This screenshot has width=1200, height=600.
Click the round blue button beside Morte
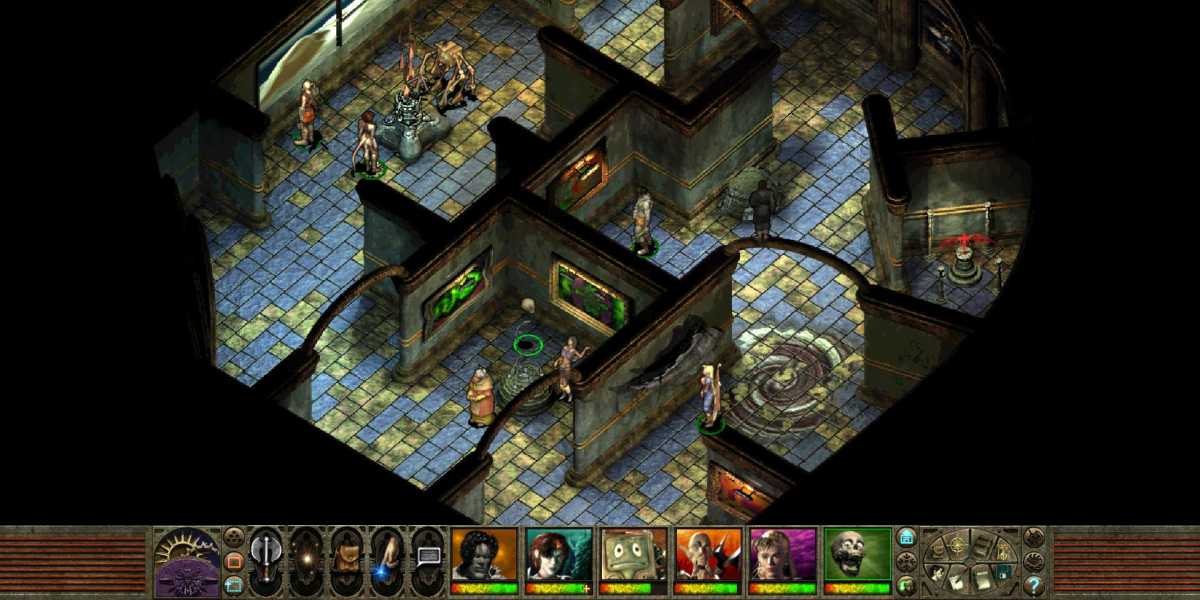[907, 536]
